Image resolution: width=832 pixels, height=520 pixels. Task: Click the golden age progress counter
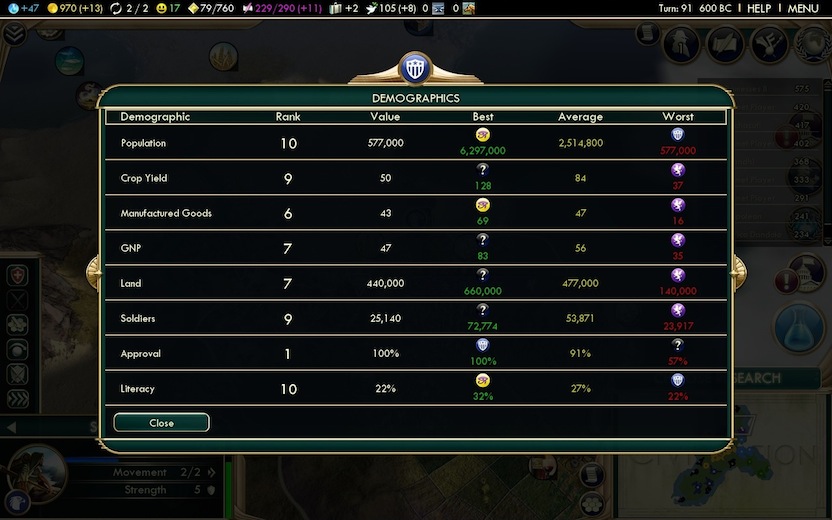(x=210, y=8)
